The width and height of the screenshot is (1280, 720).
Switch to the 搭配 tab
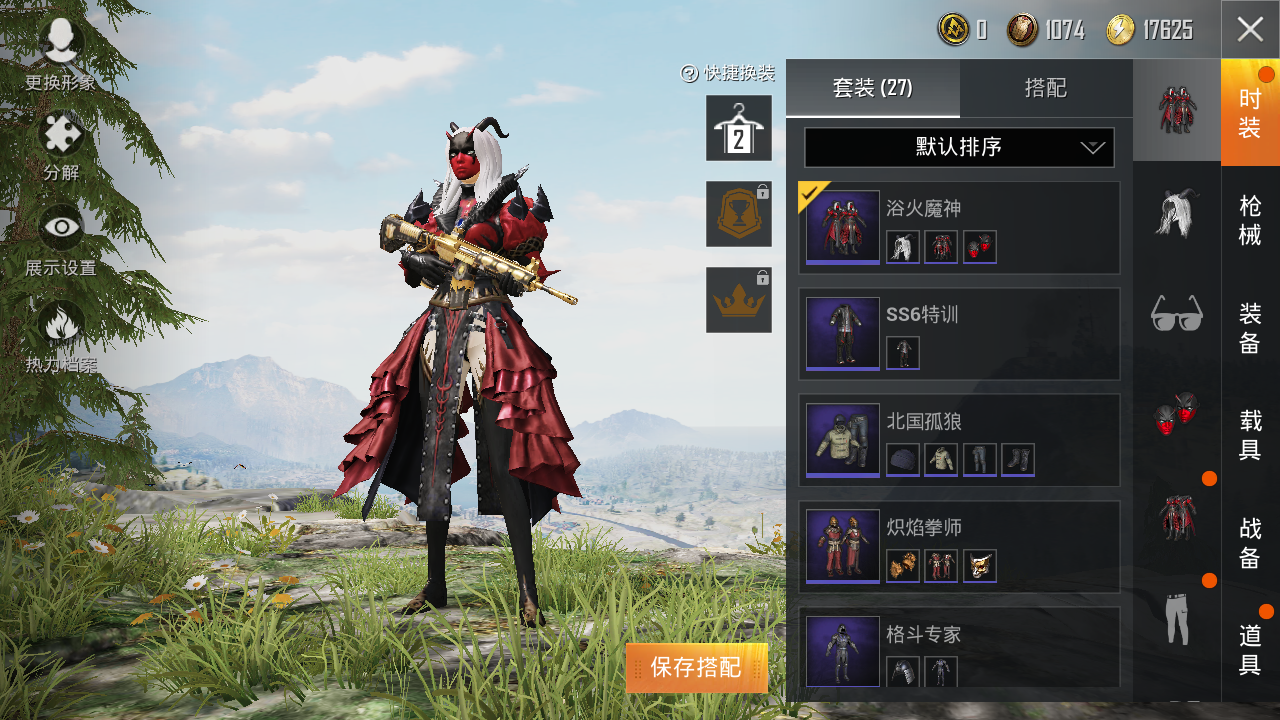1046,88
